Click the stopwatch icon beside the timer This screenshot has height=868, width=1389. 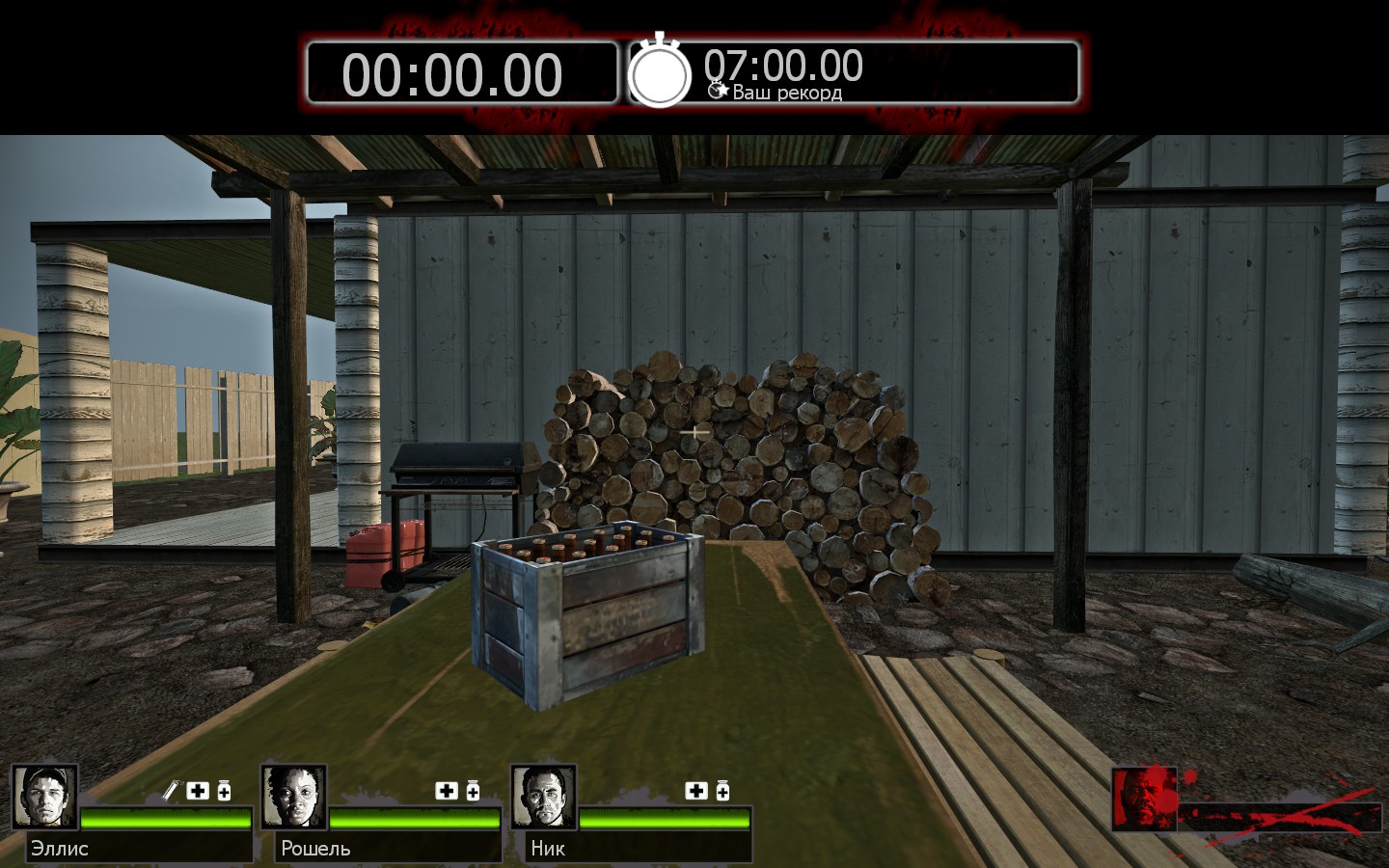(x=660, y=71)
